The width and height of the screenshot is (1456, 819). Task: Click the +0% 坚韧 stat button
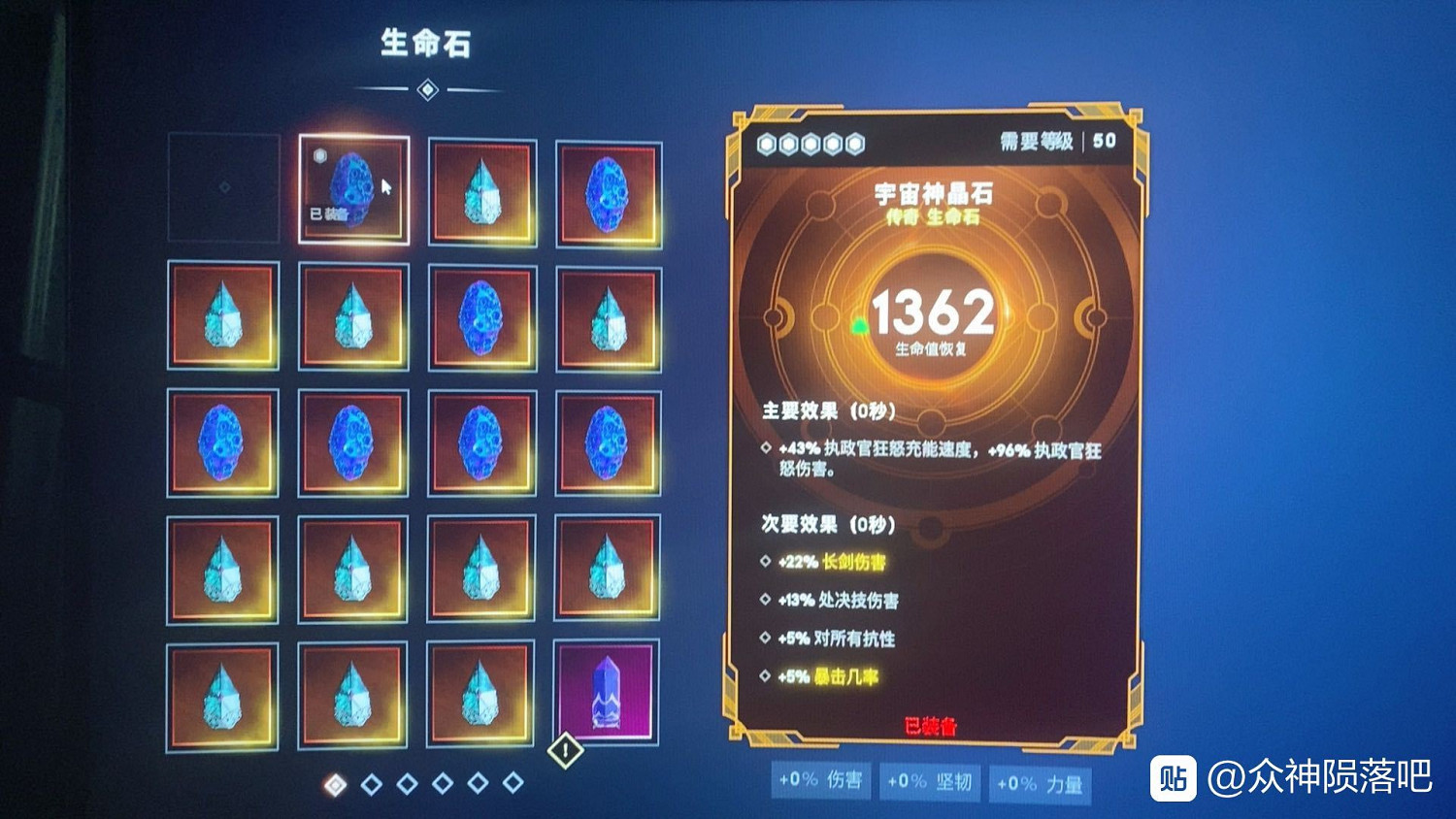930,780
